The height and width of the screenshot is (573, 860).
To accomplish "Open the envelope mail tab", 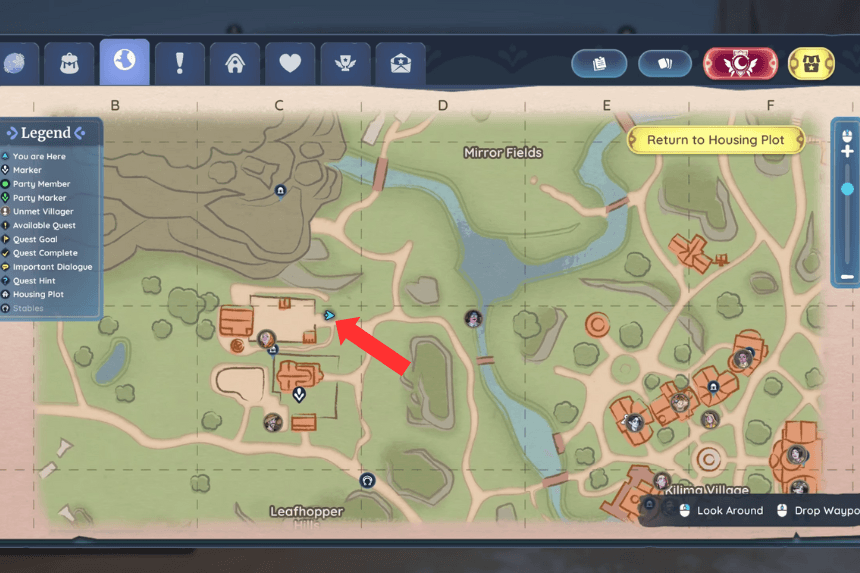I will pos(400,64).
